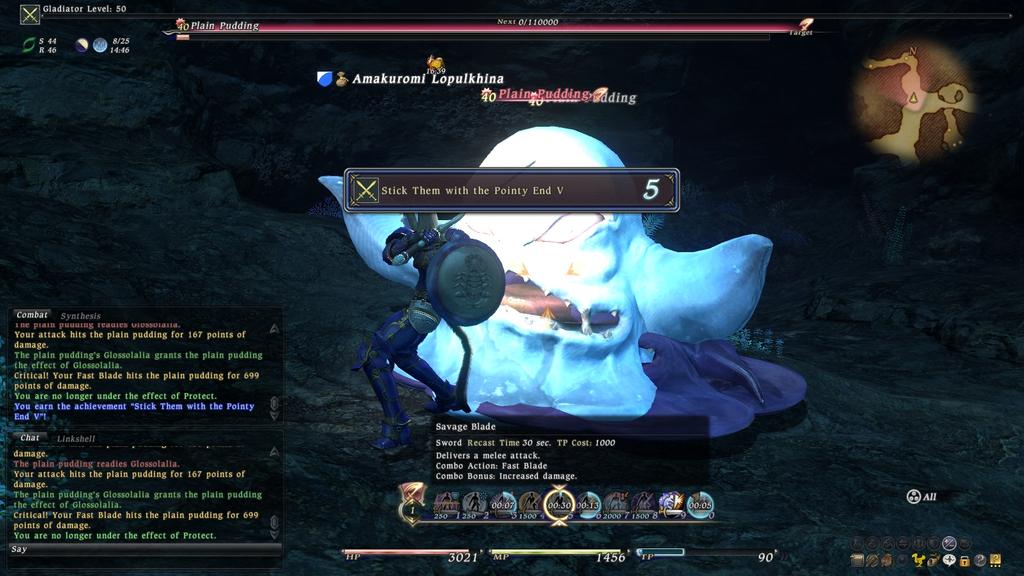Click the achievement notification banner
Viewport: 1024px width, 576px height.
coord(511,190)
